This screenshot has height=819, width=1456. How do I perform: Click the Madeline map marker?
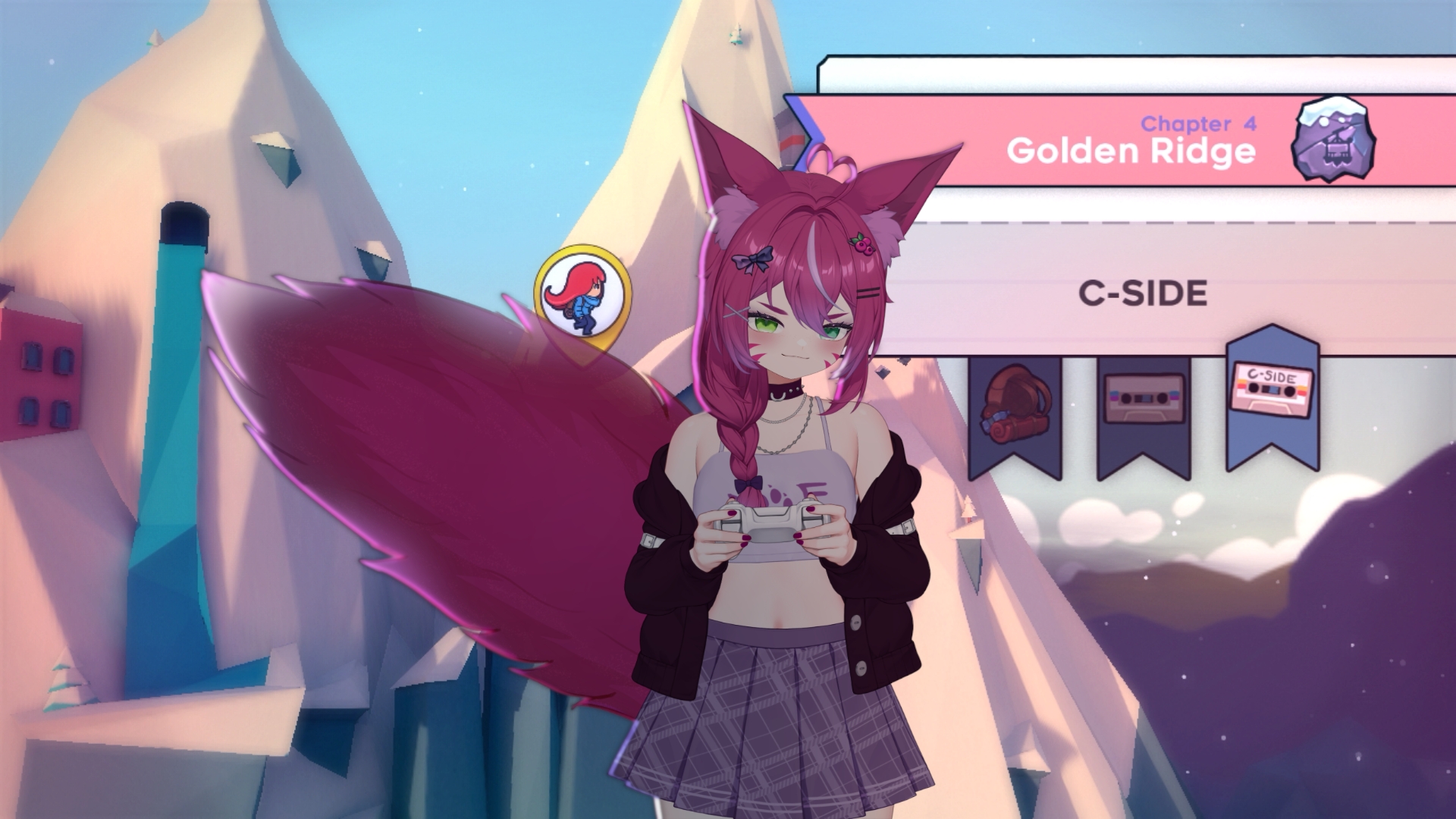click(582, 296)
